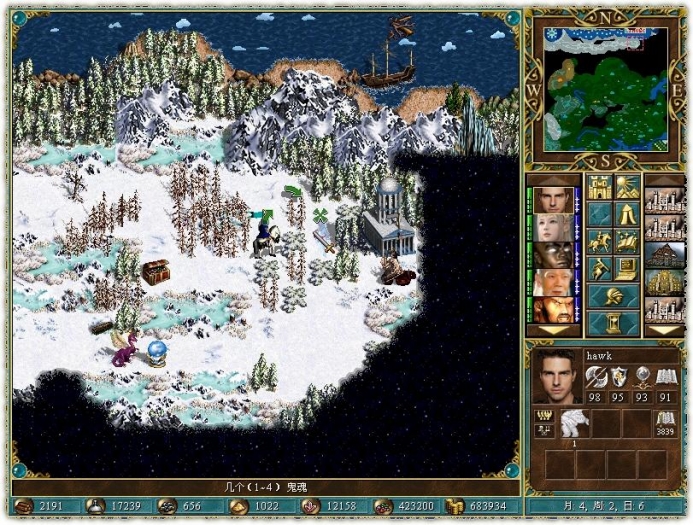
Task: Select the golden palace town
Action: (664, 283)
